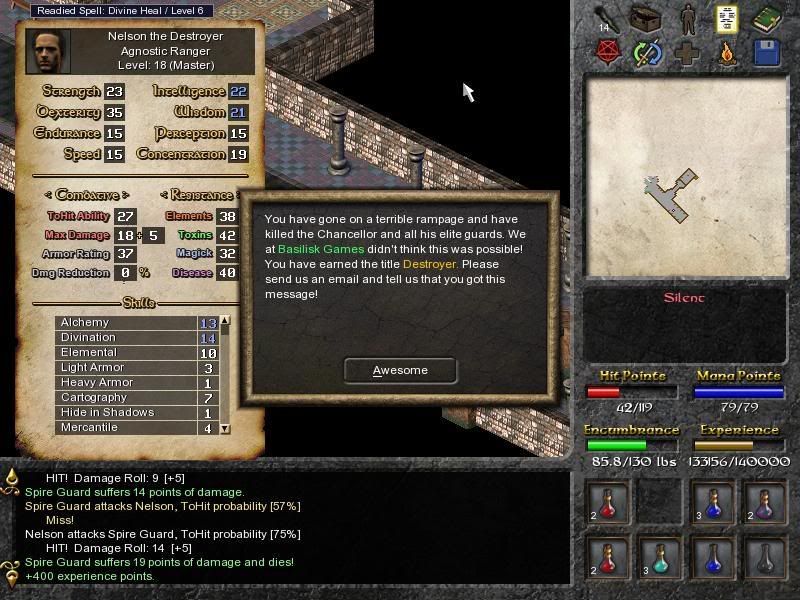
Task: Confirm the message with the Awesome button
Action: pos(400,370)
